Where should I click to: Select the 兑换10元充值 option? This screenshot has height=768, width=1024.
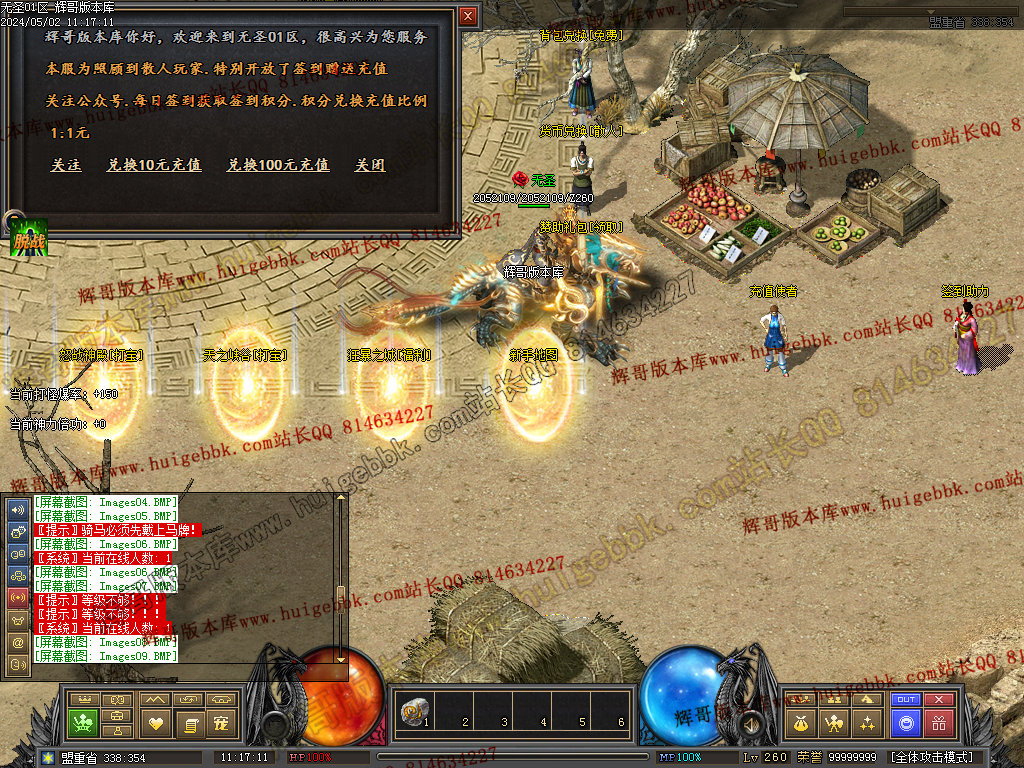[154, 165]
